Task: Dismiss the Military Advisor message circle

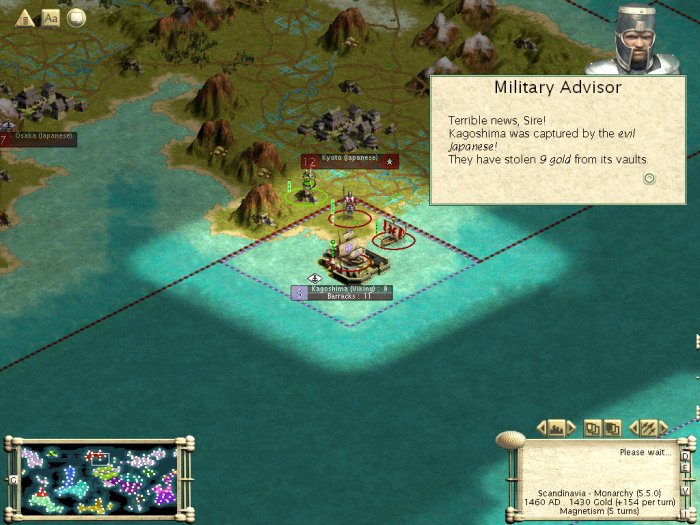Action: [649, 178]
